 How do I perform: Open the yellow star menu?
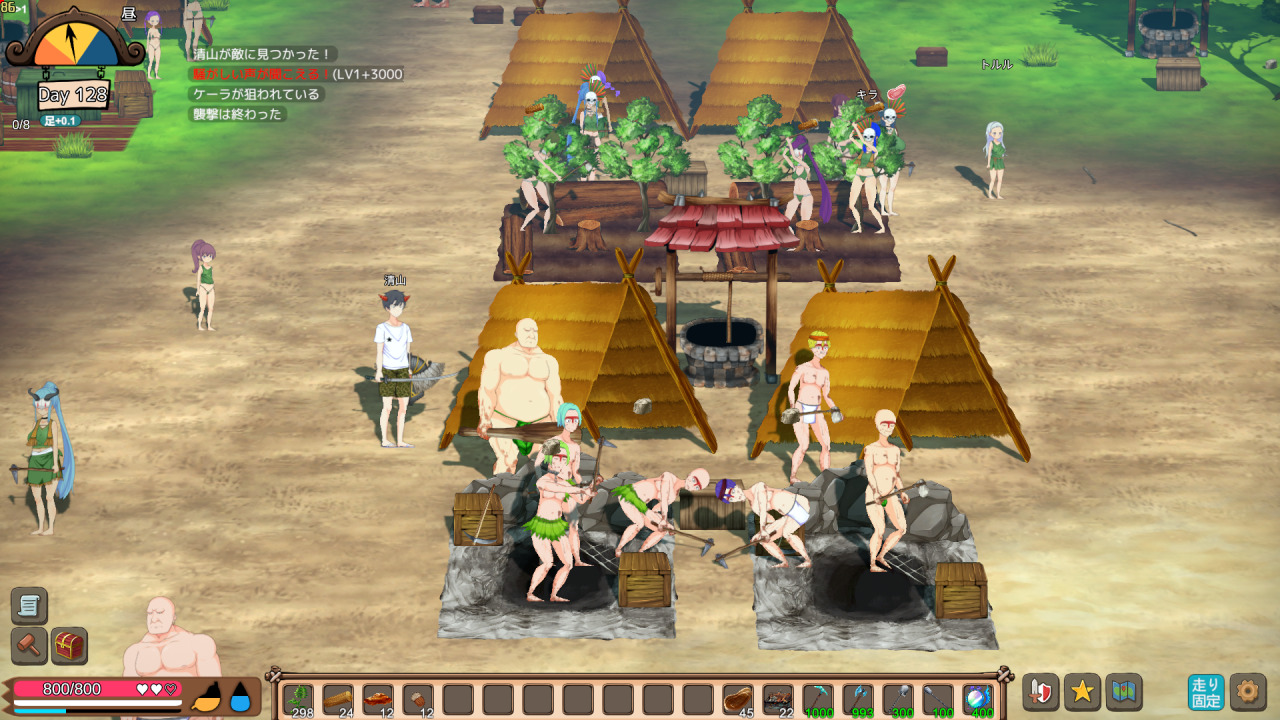click(x=1082, y=692)
